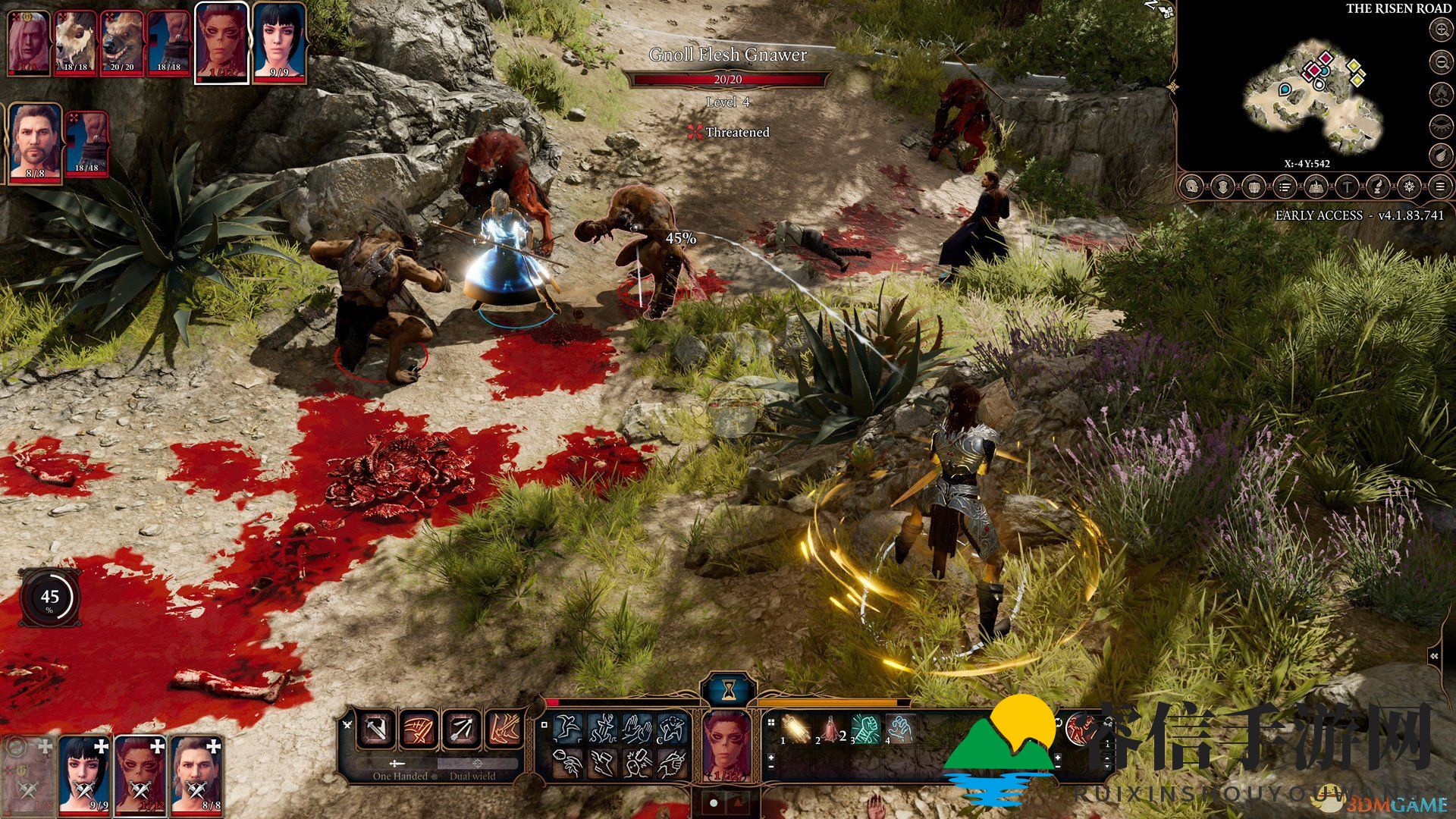Screen dimensions: 1456x819
Task: Use the scroll in hotbar slot 1
Action: click(795, 730)
